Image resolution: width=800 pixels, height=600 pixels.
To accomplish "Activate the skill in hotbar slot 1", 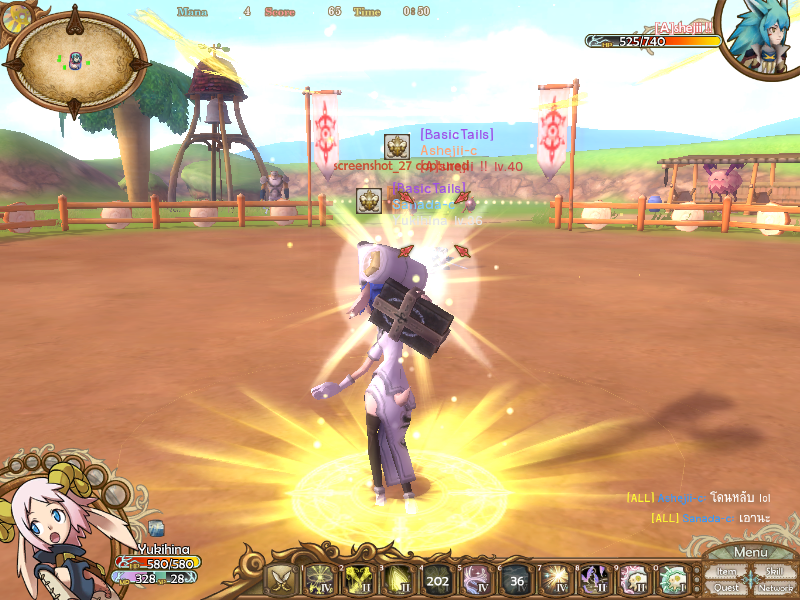I will click(x=319, y=579).
